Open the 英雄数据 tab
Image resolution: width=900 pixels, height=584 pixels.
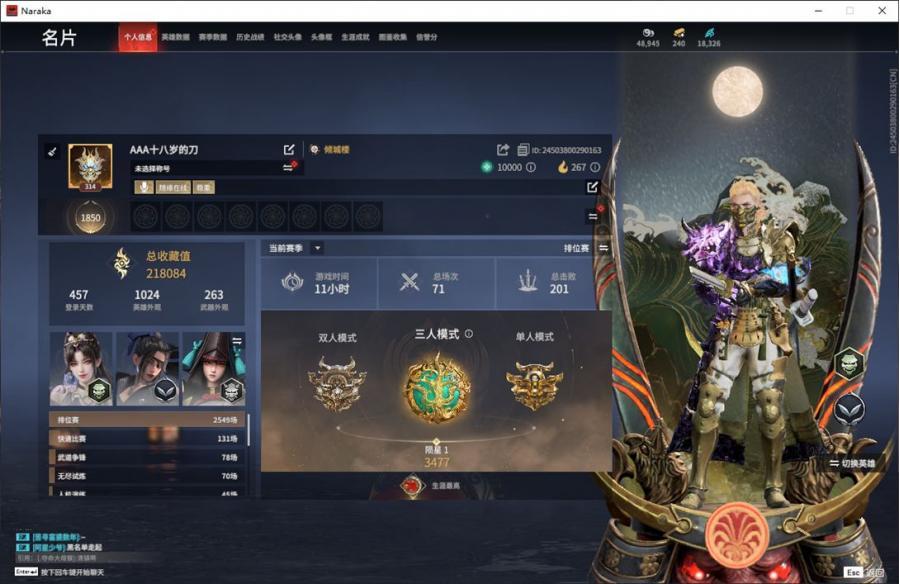[x=175, y=37]
